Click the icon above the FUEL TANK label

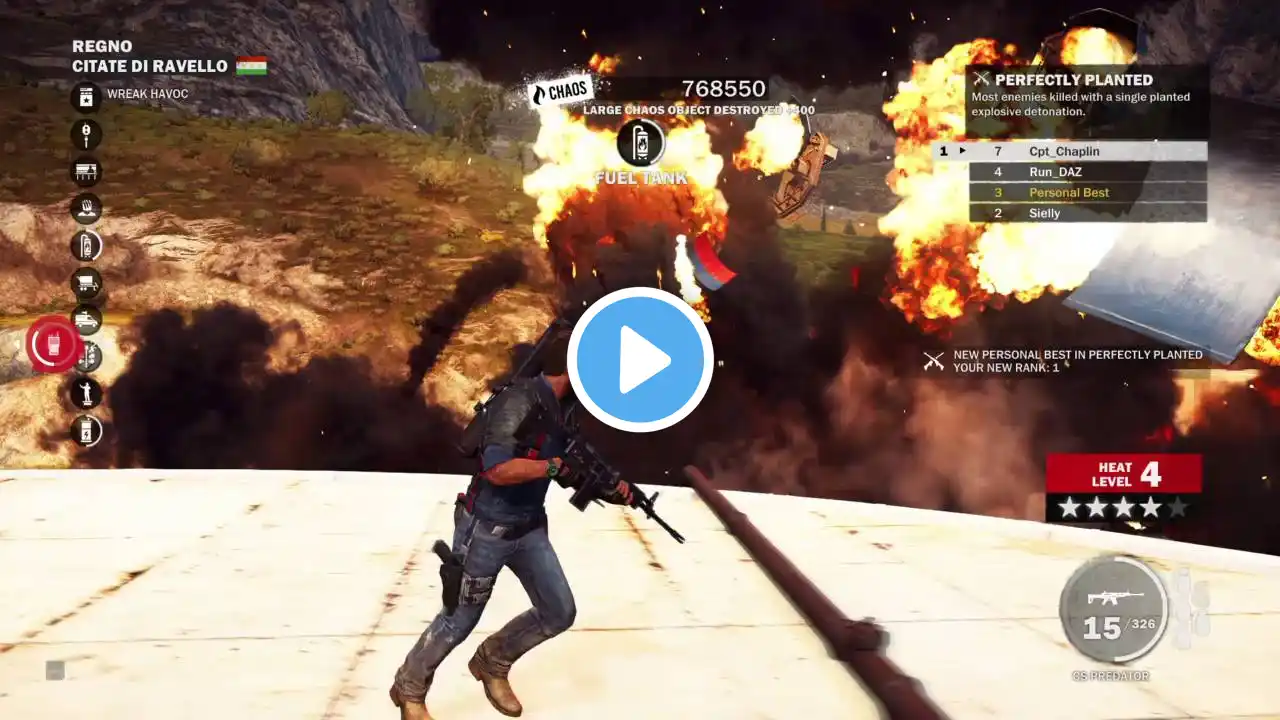[641, 142]
